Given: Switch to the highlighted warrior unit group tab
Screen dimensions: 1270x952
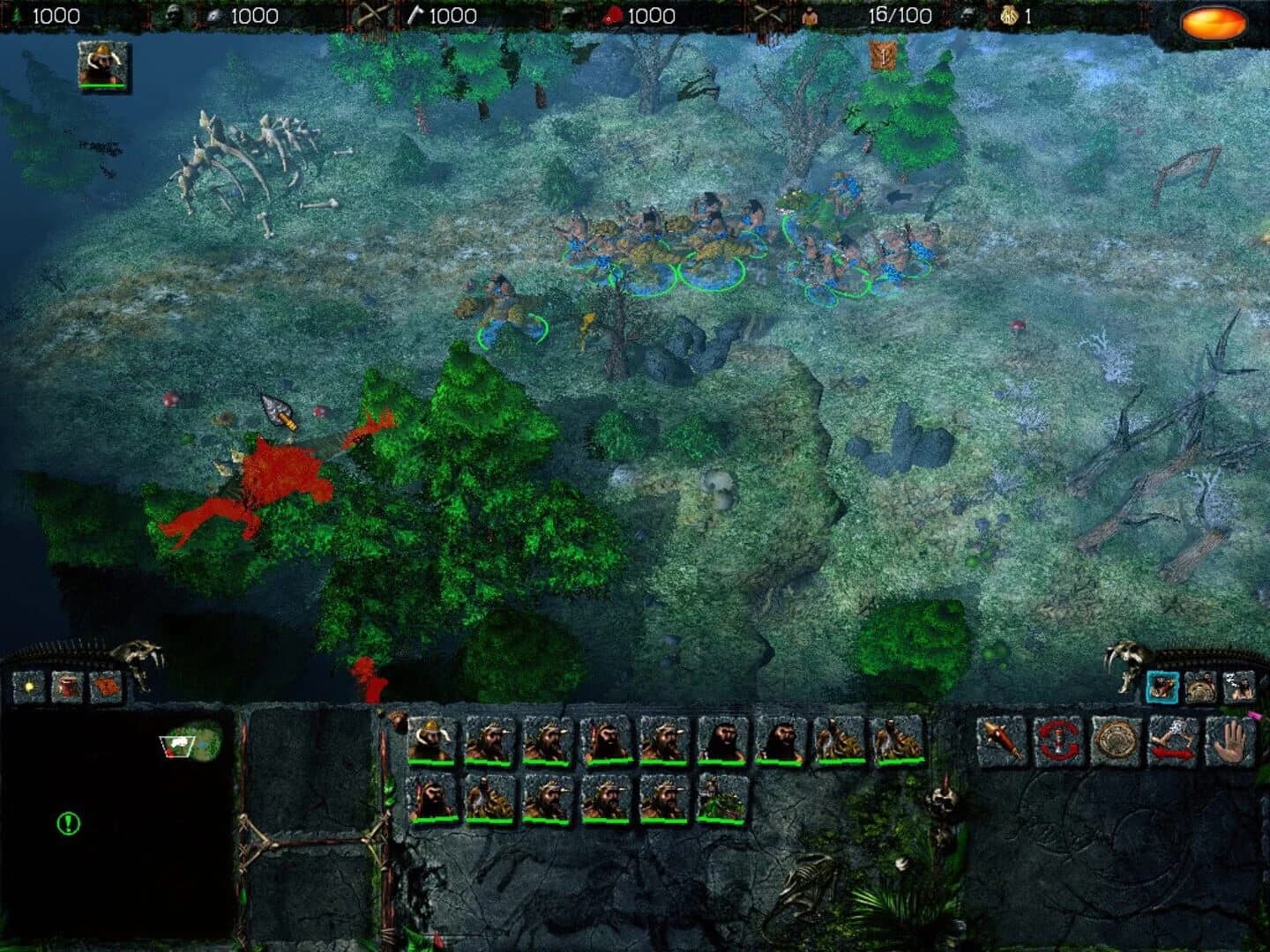Looking at the screenshot, I should 1162,686.
